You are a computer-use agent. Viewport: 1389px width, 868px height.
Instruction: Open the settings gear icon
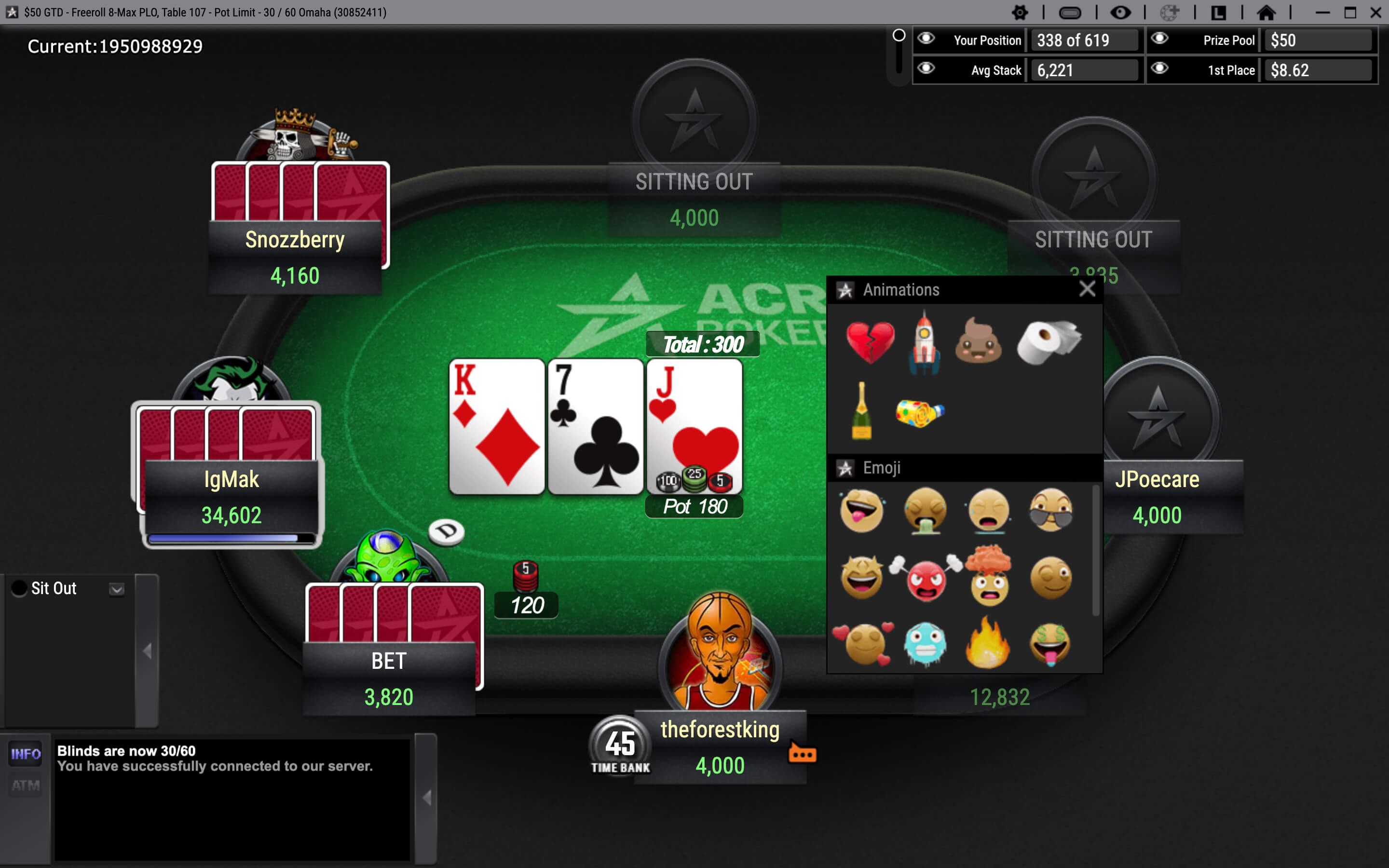point(1021,12)
